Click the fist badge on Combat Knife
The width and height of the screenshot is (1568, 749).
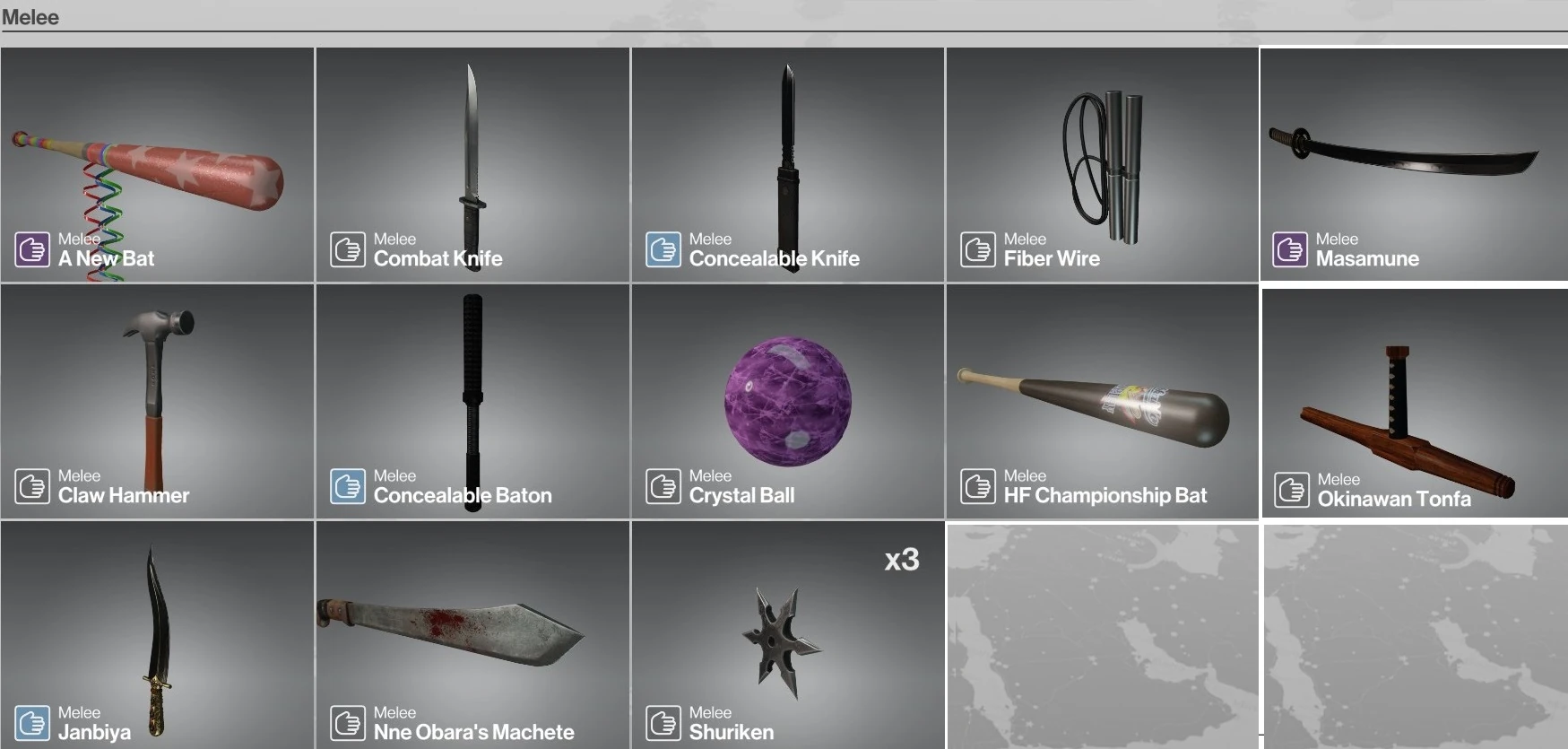pyautogui.click(x=348, y=249)
